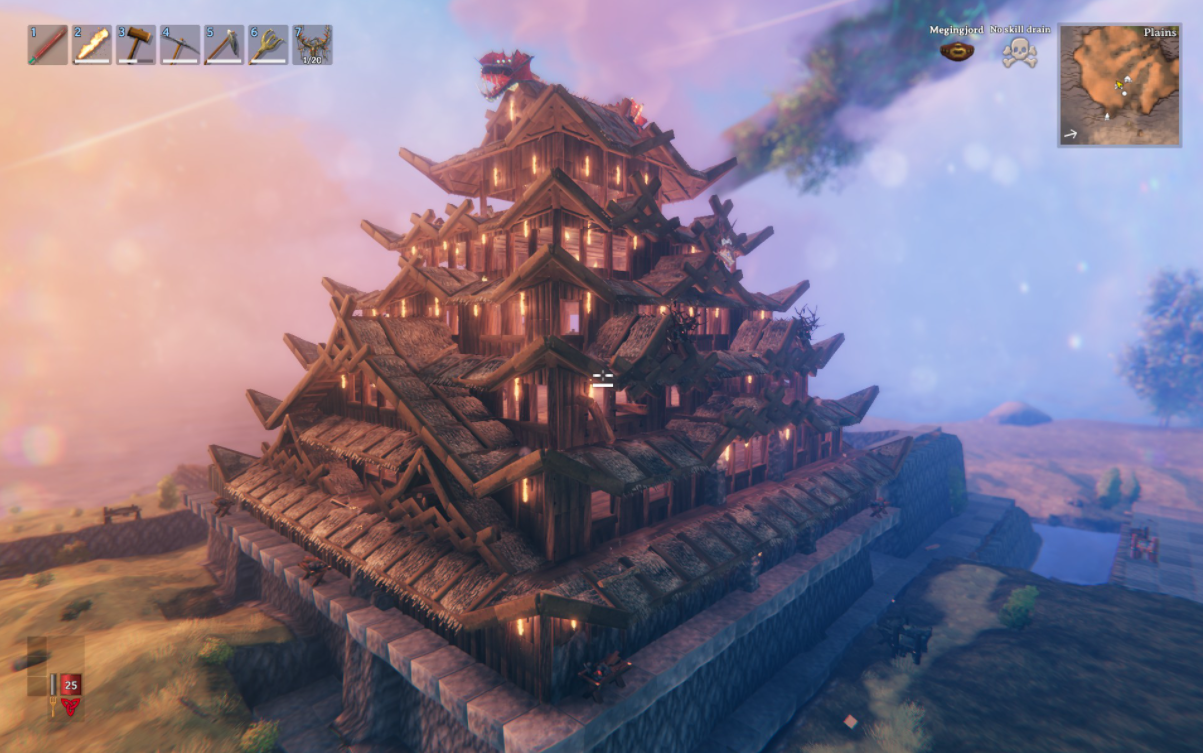Select the red sword in hotbar slot 1

click(x=48, y=45)
